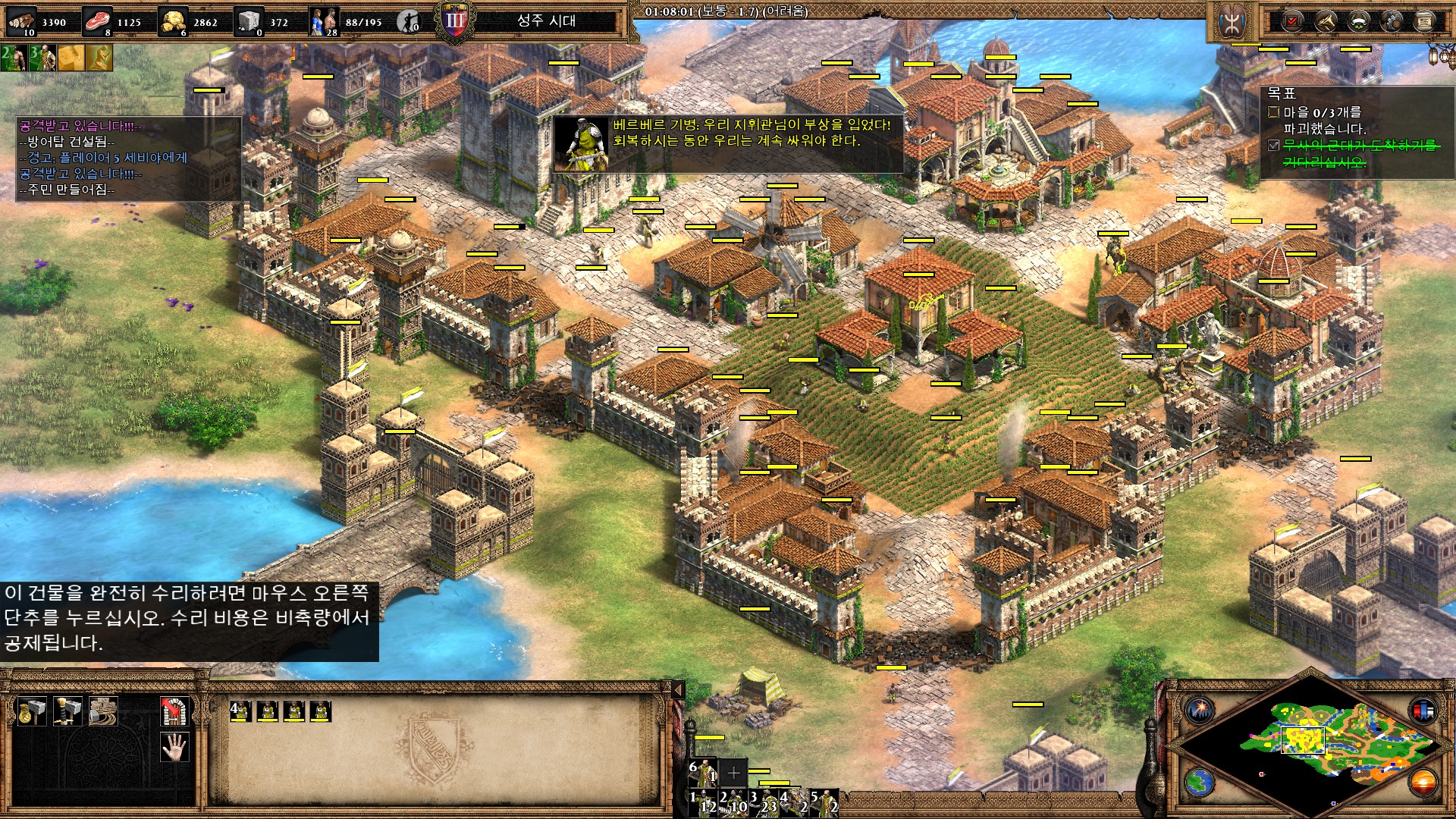Click the Berber civilization shield emblem
The image size is (1456, 819).
(1232, 22)
